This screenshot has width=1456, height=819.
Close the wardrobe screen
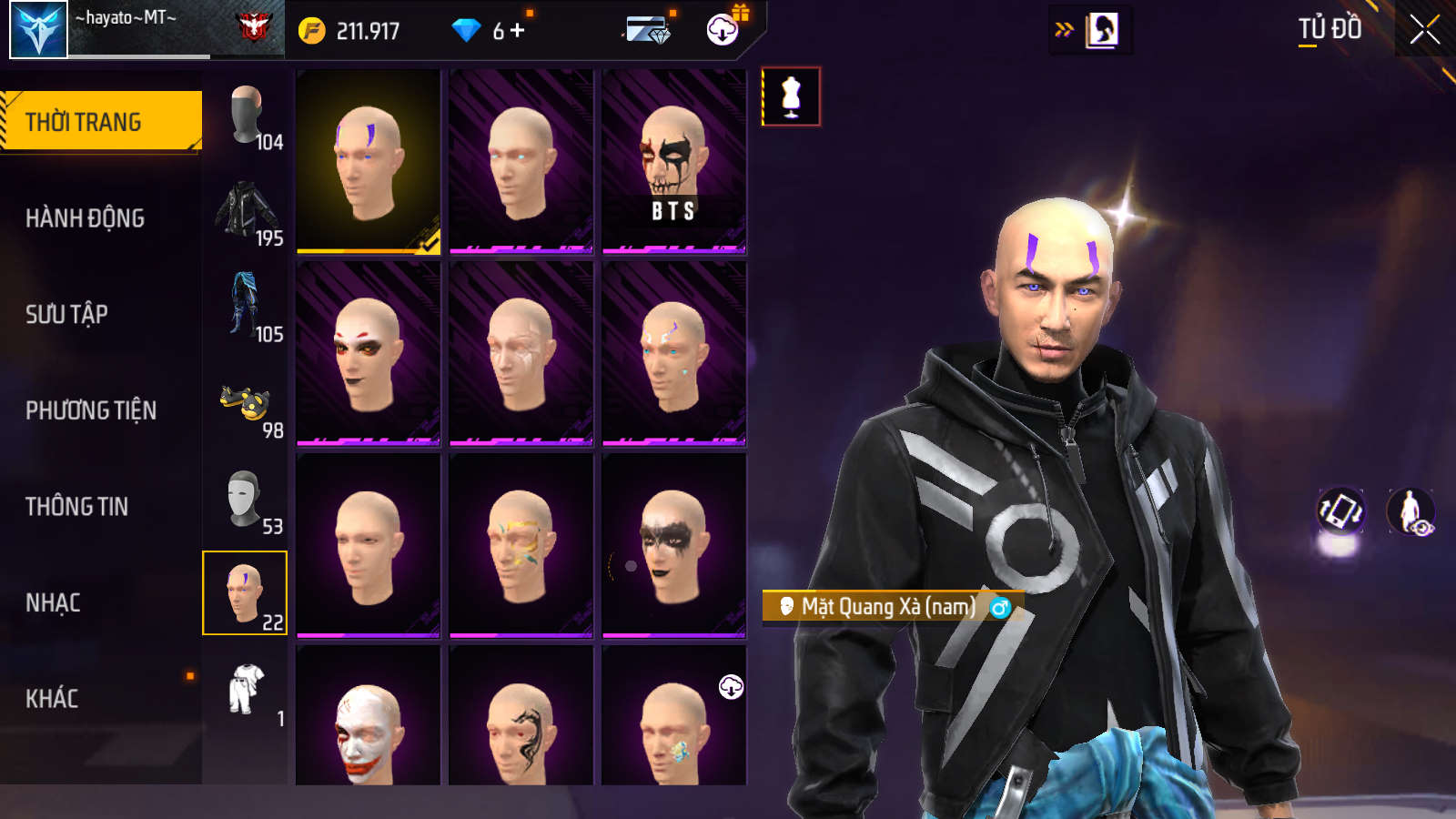coord(1424,30)
